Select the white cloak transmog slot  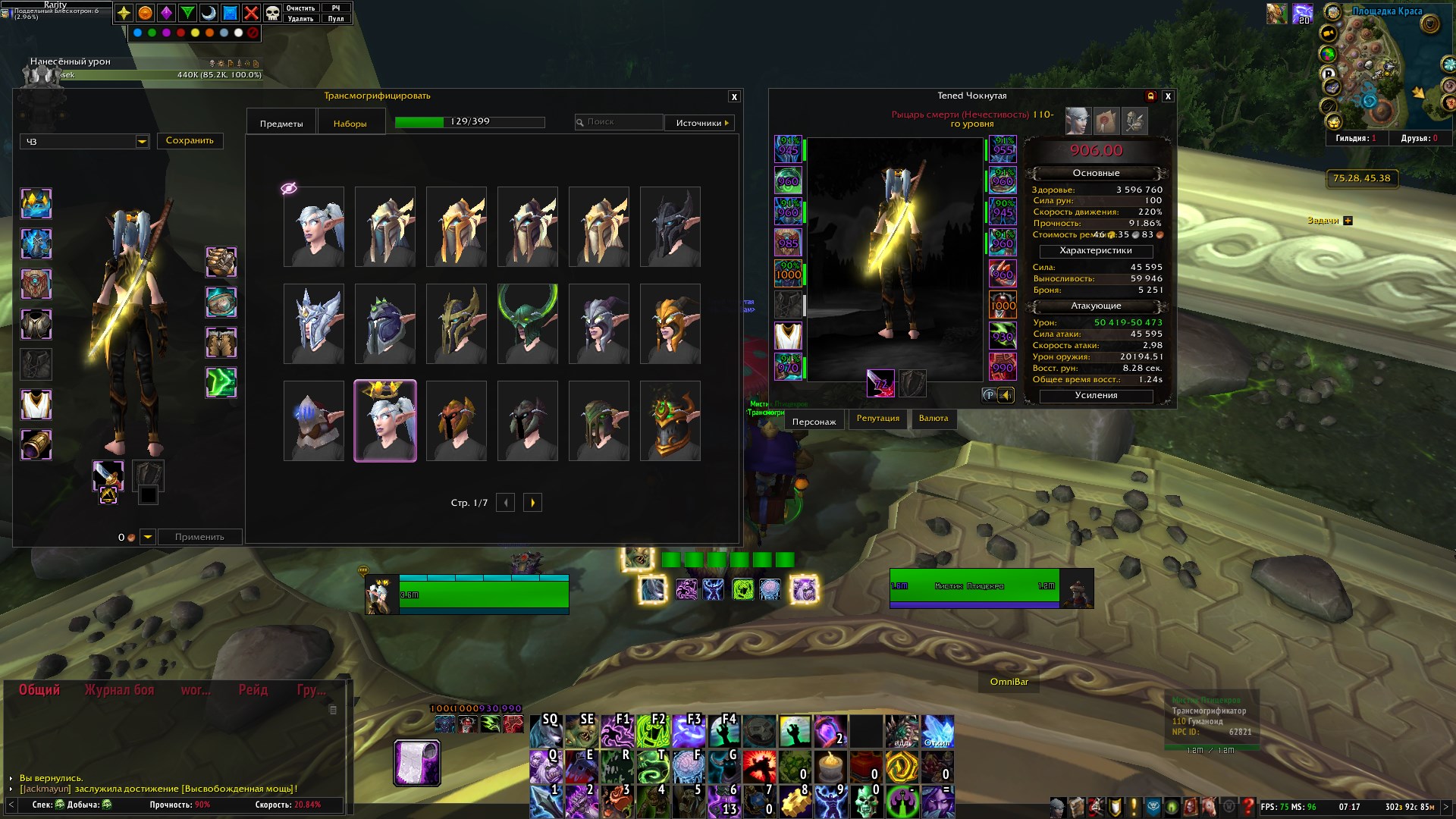click(36, 405)
